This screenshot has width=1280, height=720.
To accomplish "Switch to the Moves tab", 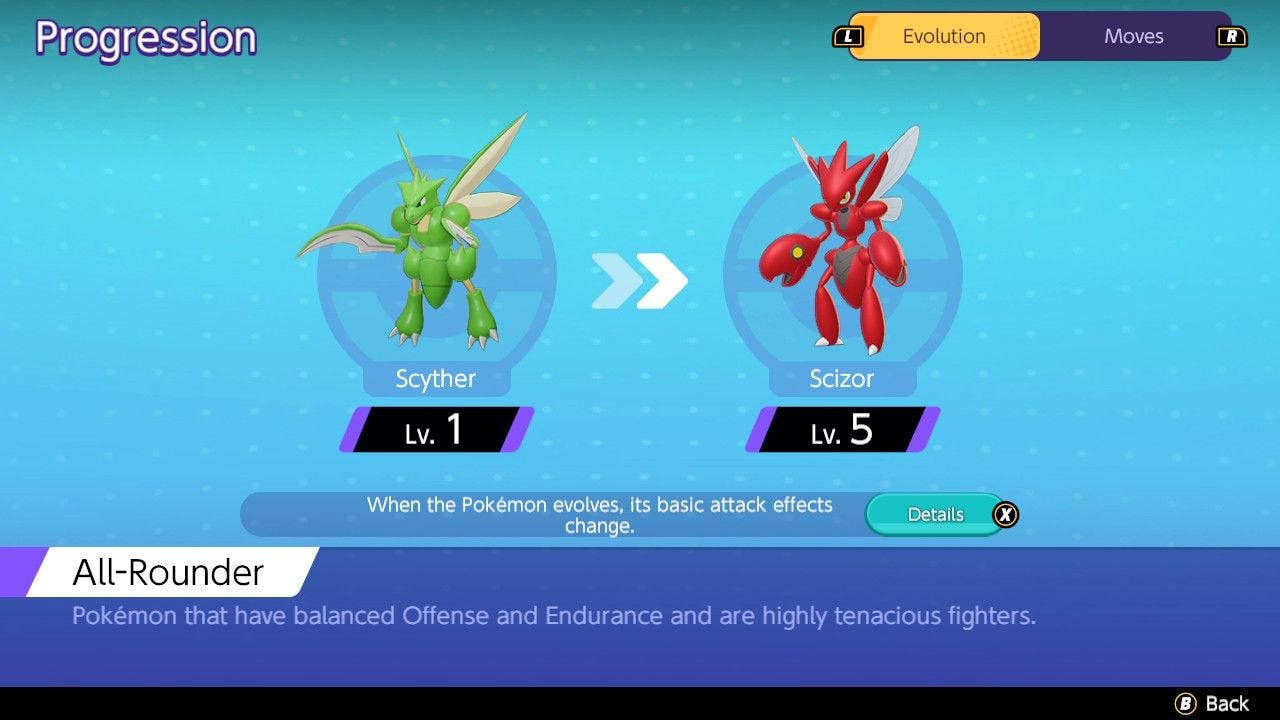I will [x=1134, y=36].
